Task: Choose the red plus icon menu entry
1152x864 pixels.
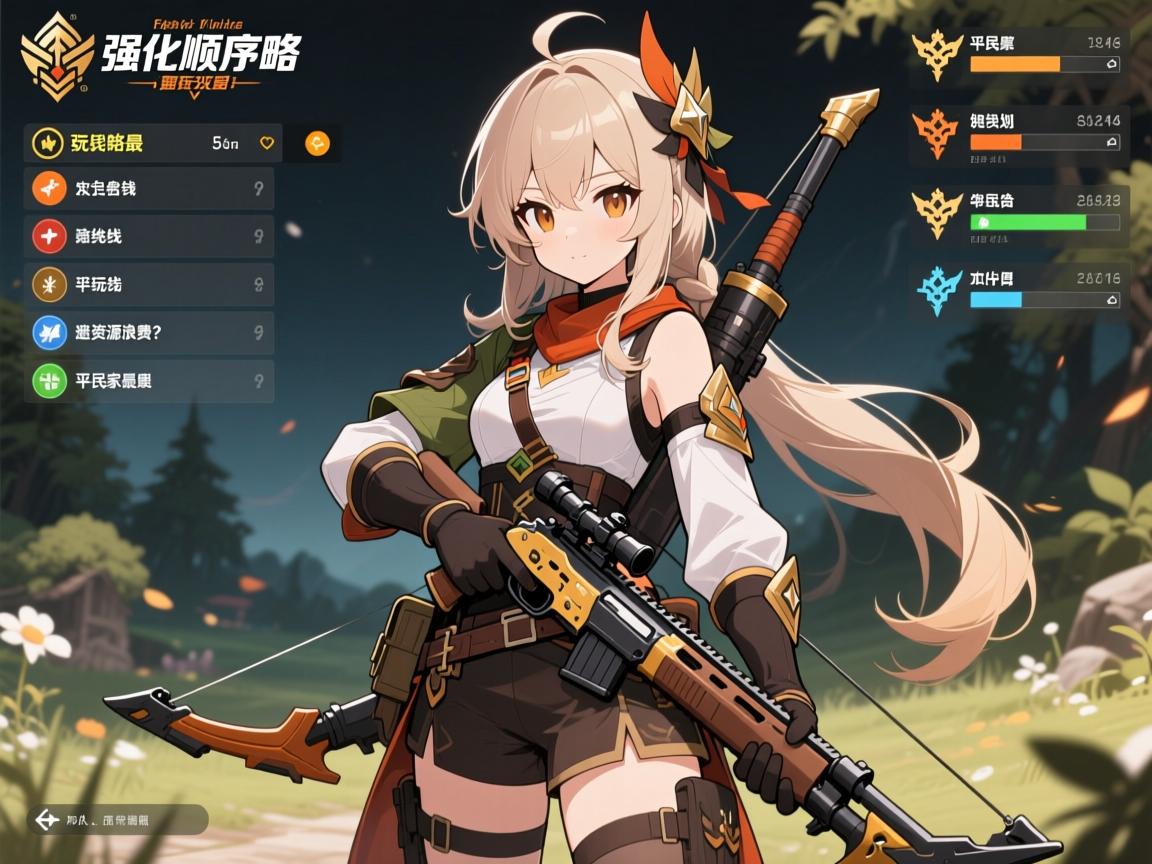Action: pyautogui.click(x=150, y=237)
